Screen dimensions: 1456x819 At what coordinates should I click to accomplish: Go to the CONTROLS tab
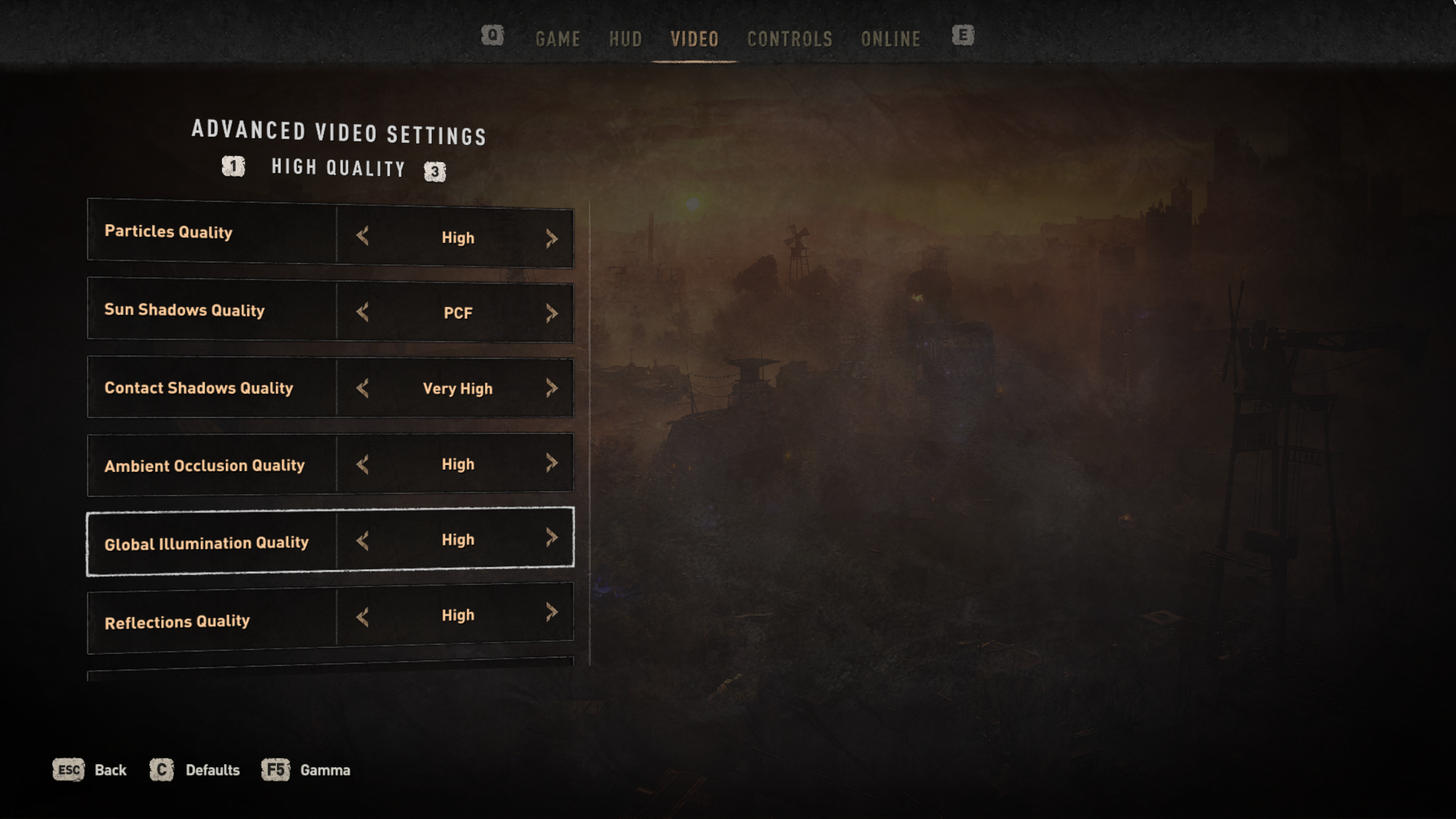[789, 39]
